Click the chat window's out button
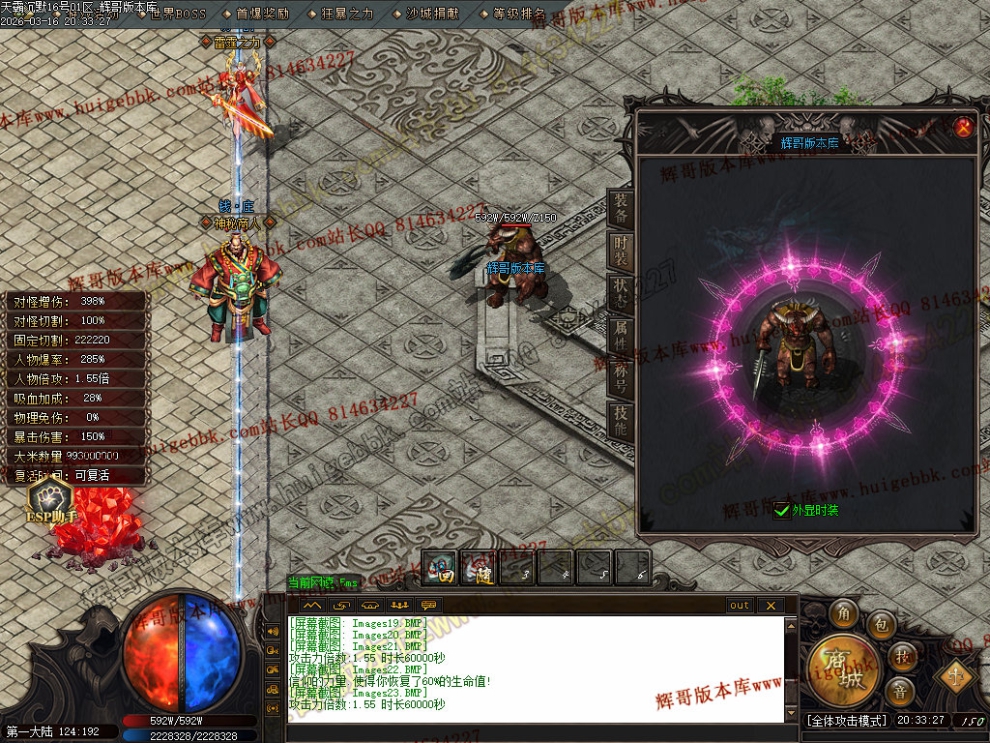This screenshot has width=990, height=743. tap(739, 605)
